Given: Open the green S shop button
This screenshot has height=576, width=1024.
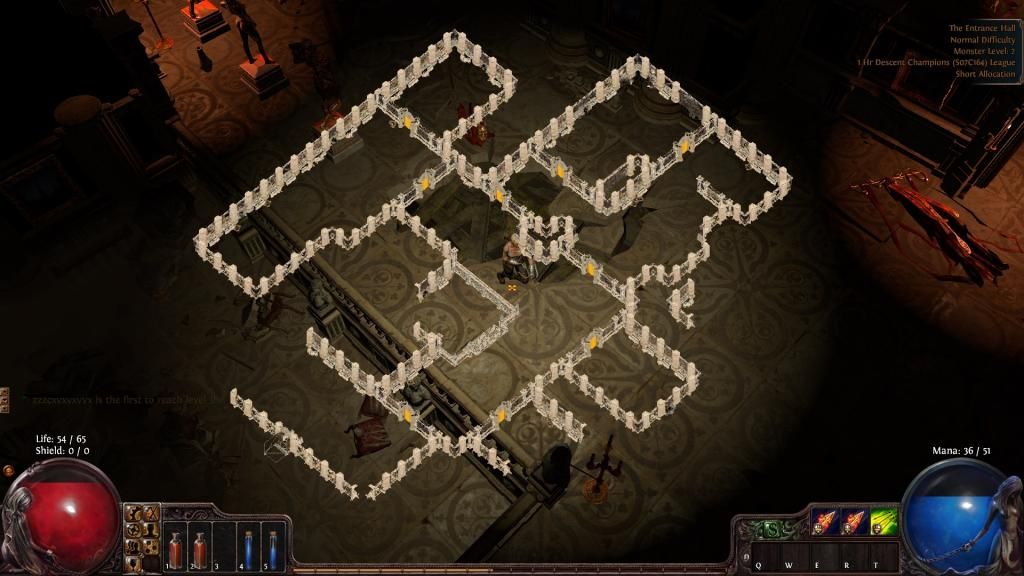Looking at the screenshot, I should pyautogui.click(x=773, y=529).
